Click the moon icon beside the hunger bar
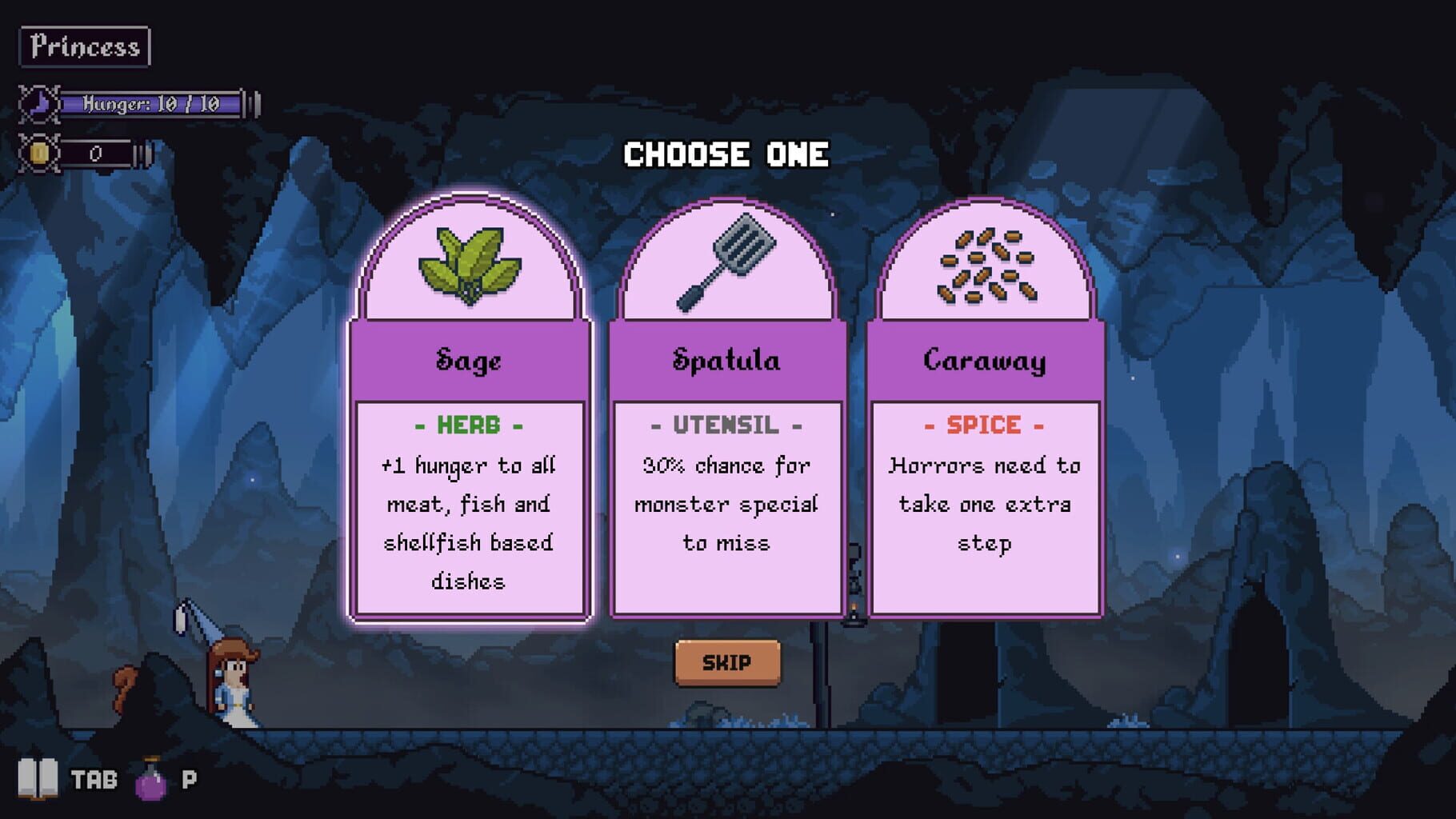The image size is (1456, 819). pos(42,102)
